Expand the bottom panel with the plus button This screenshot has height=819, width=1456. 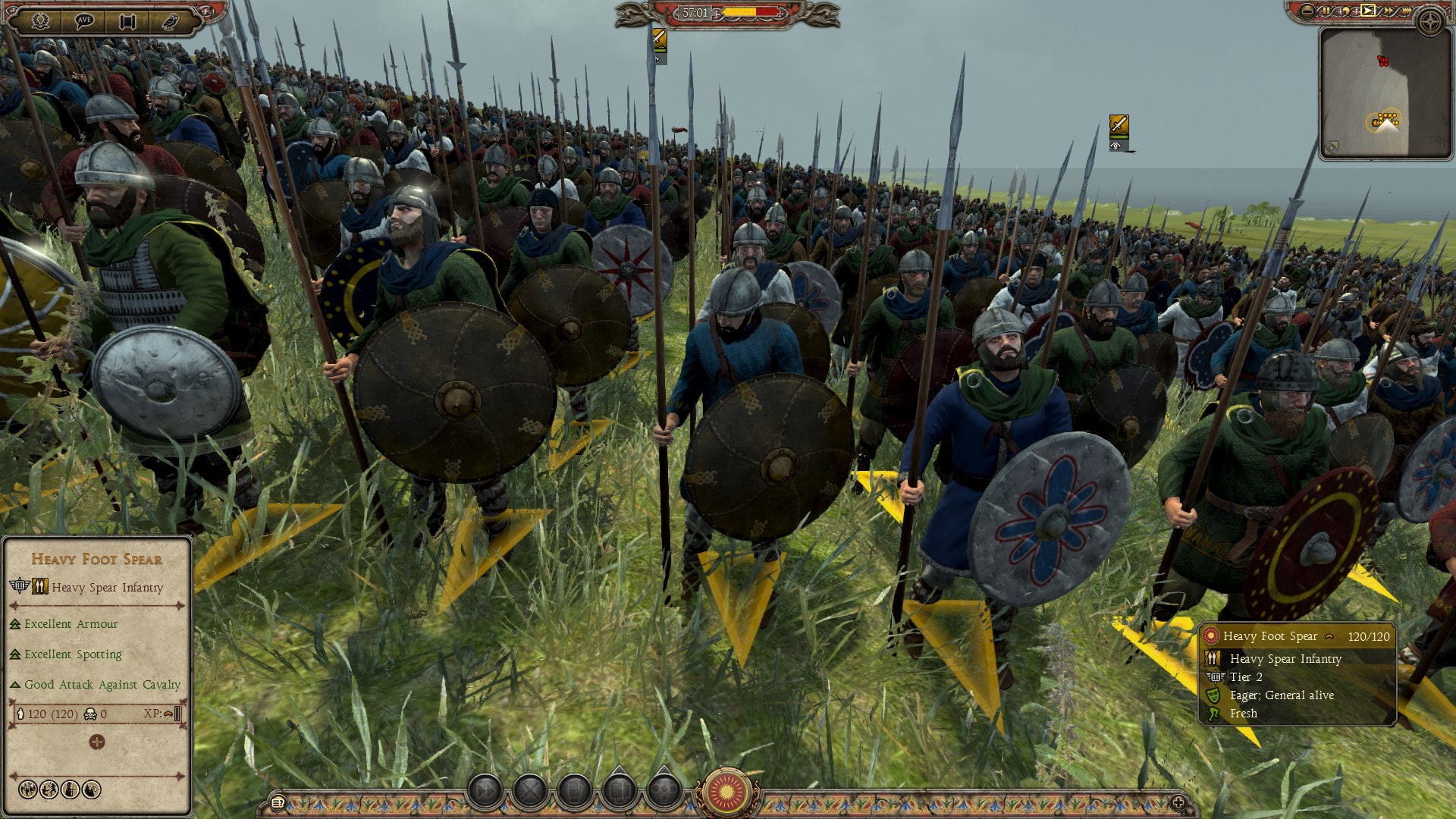coord(1178,802)
